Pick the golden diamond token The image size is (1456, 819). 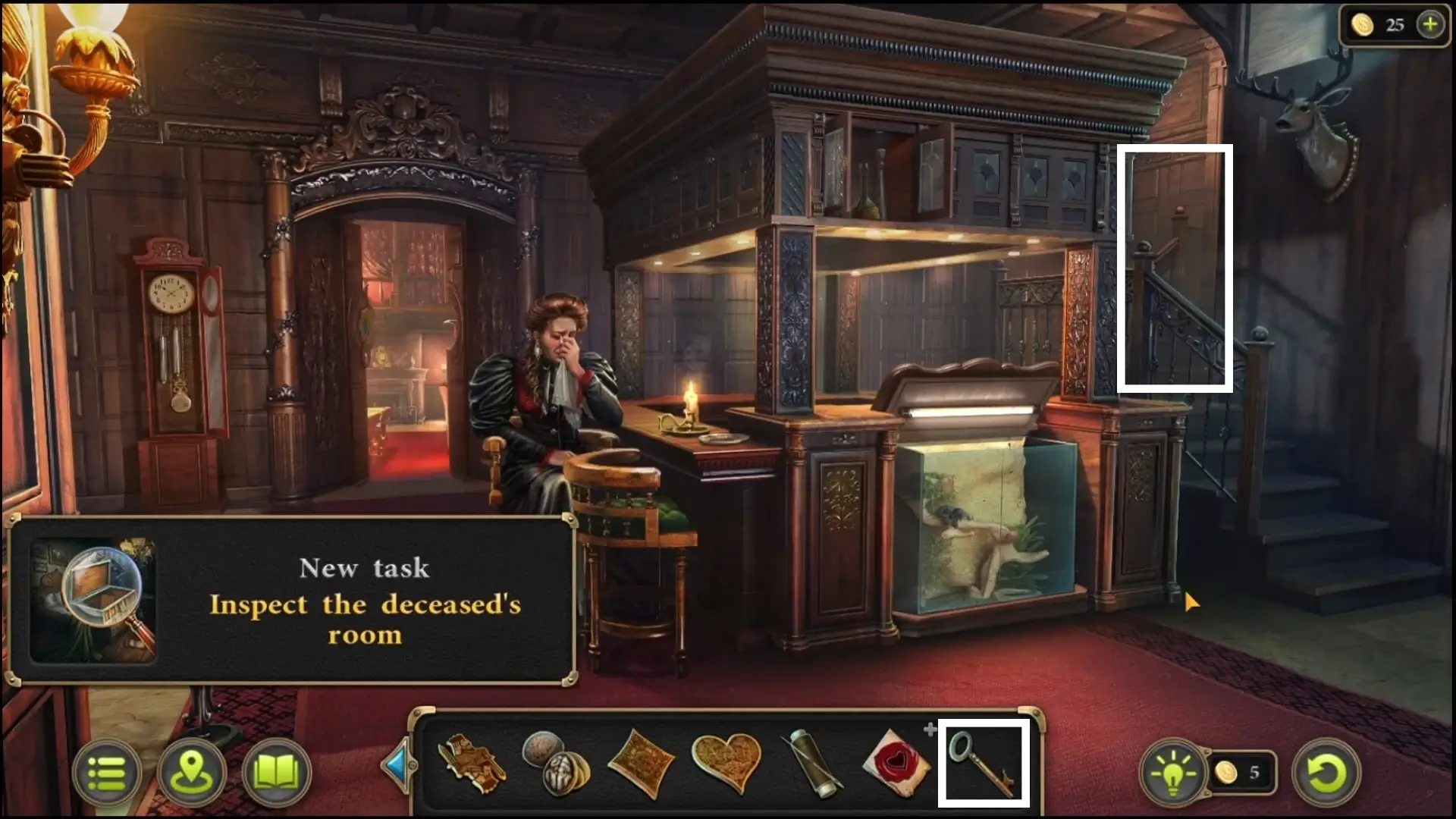click(641, 763)
